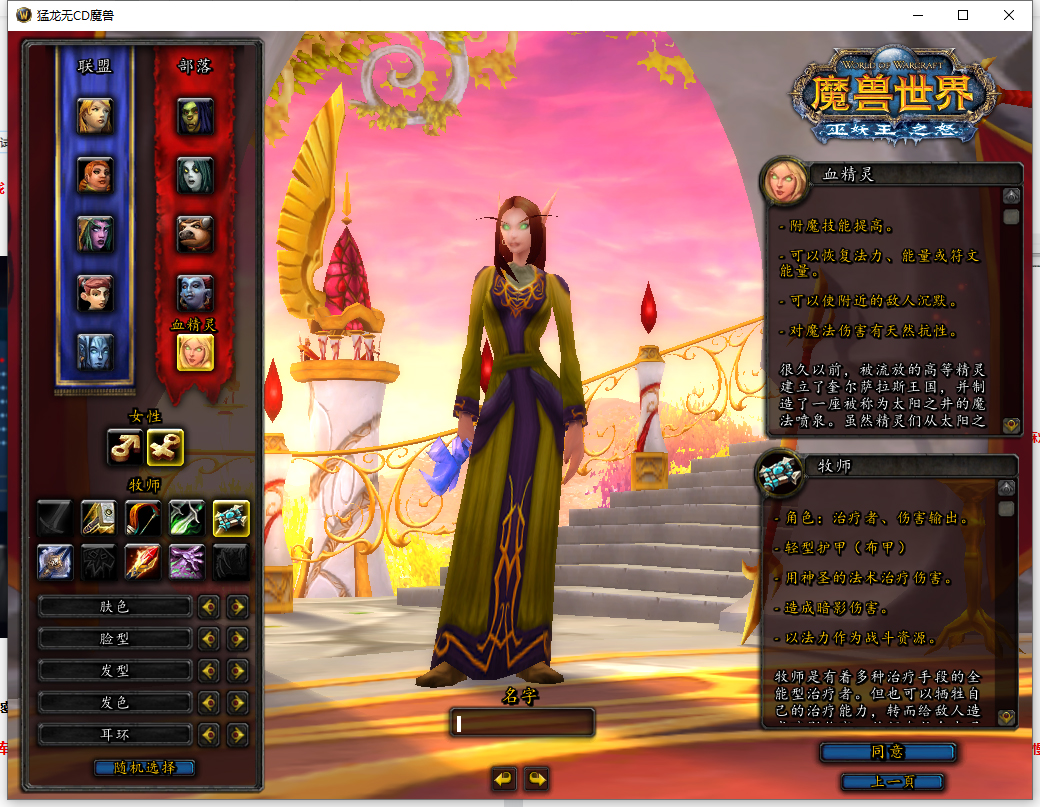Choose the Hunter class icon

[x=143, y=518]
